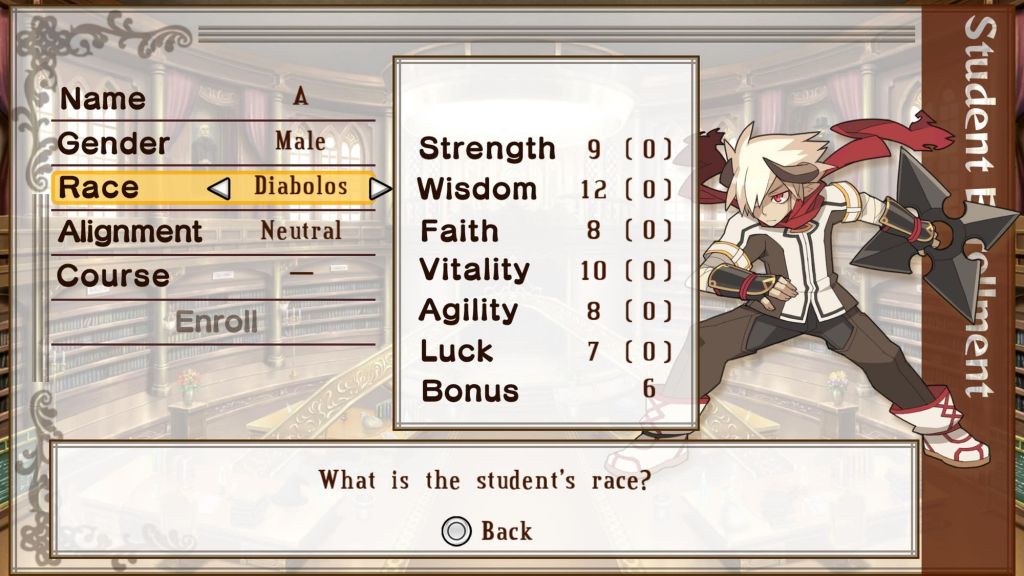Viewport: 1024px width, 576px height.
Task: Choose the Gender row
Action: pos(213,142)
